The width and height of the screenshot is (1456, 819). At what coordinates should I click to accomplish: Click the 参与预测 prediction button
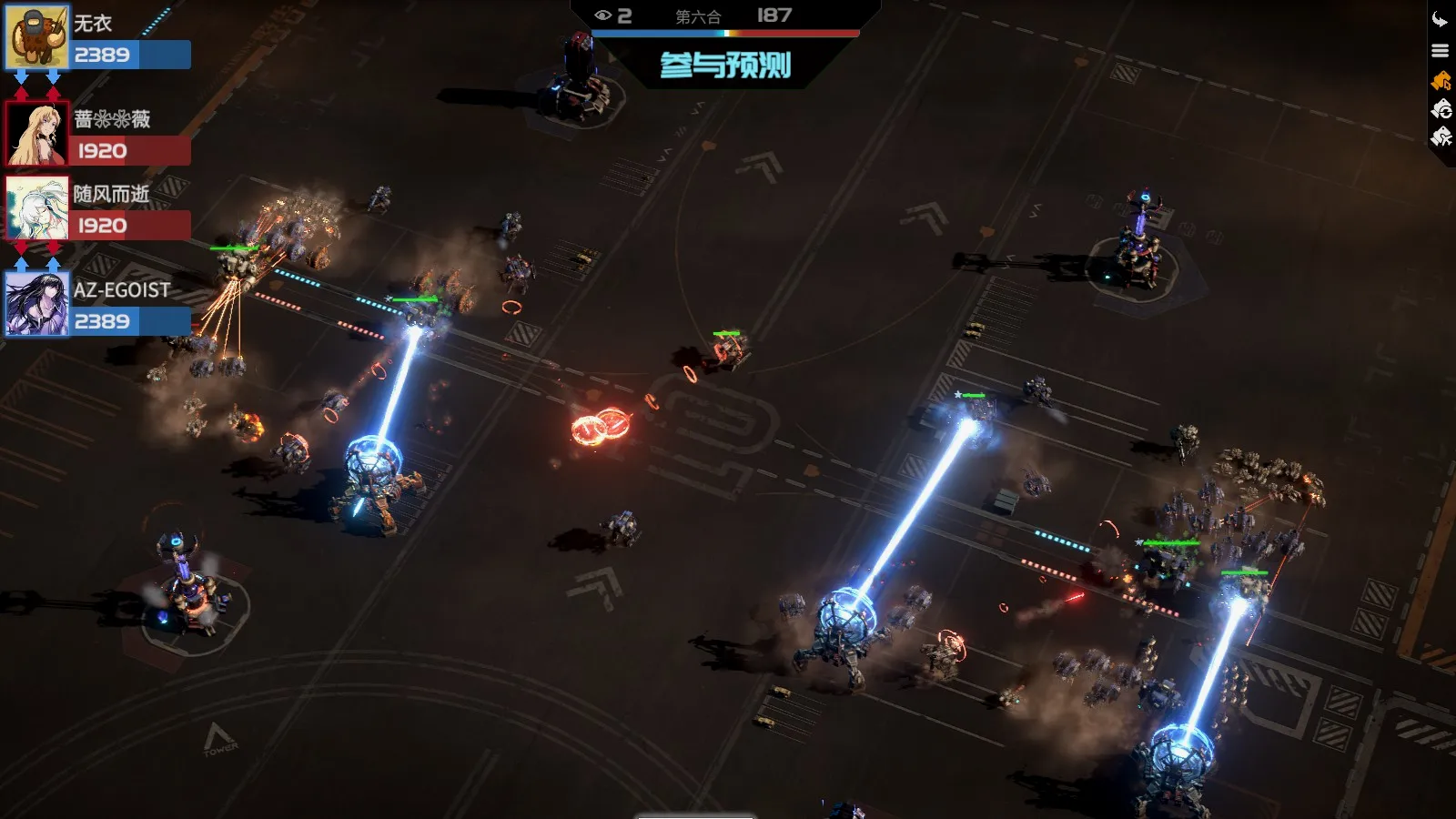(x=725, y=66)
